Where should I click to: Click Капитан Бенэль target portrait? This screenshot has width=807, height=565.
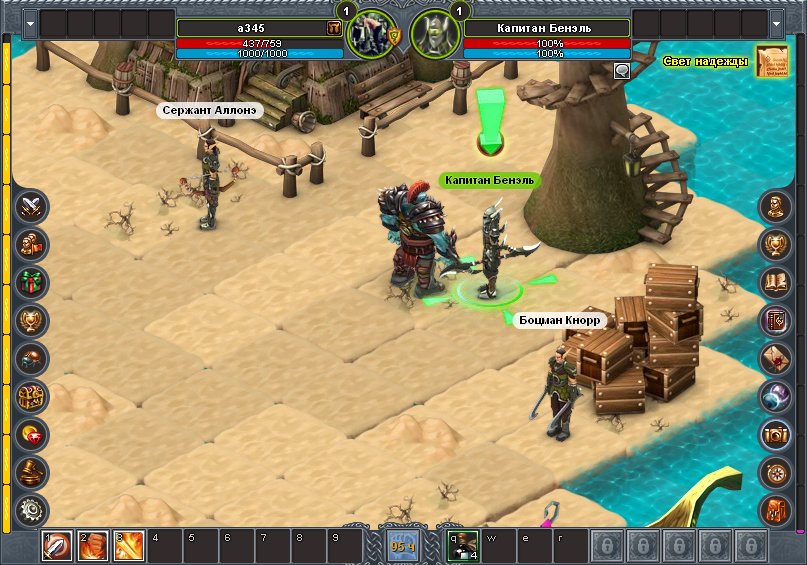point(435,34)
